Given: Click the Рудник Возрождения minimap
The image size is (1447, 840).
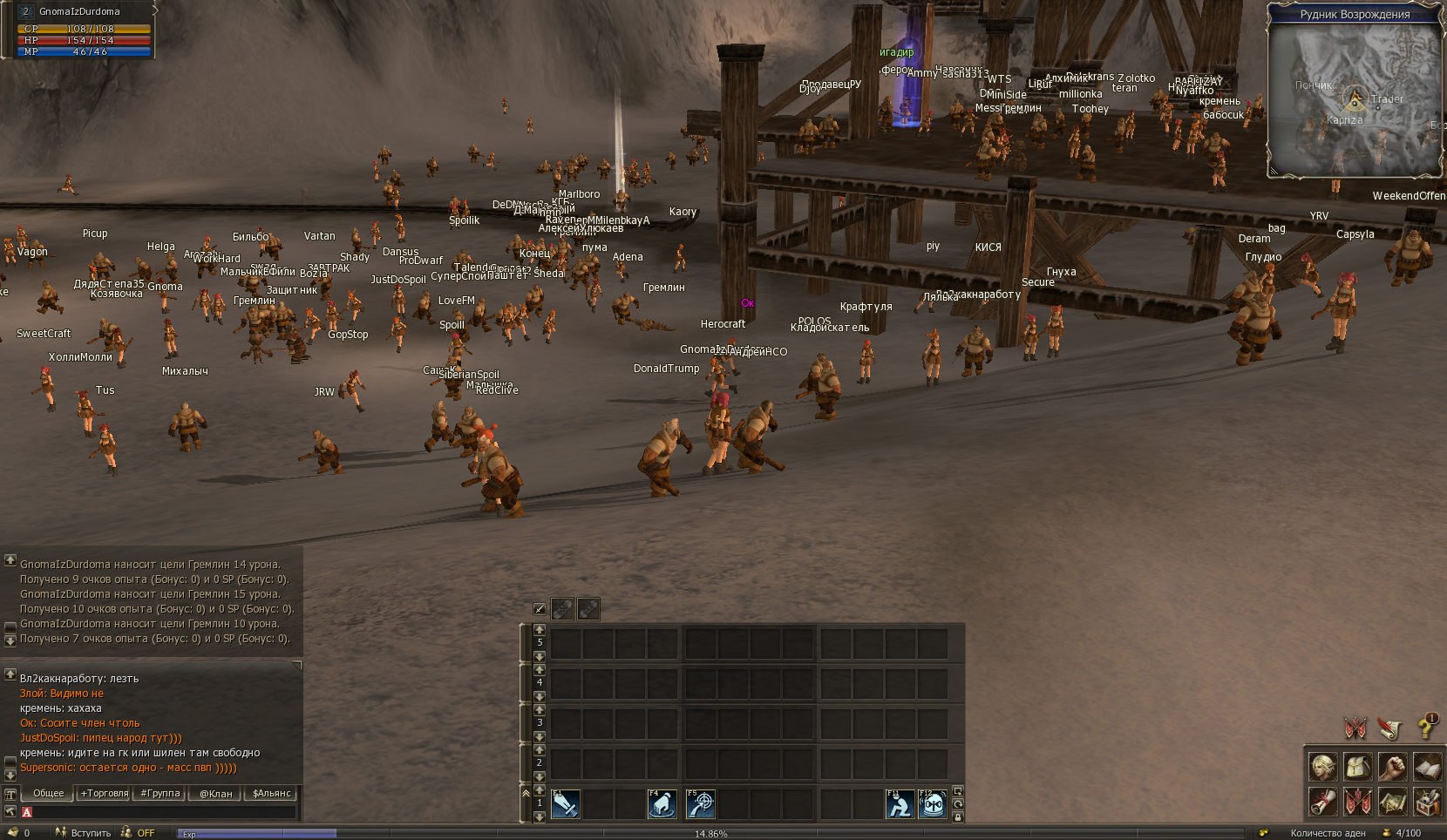Looking at the screenshot, I should point(1354,98).
